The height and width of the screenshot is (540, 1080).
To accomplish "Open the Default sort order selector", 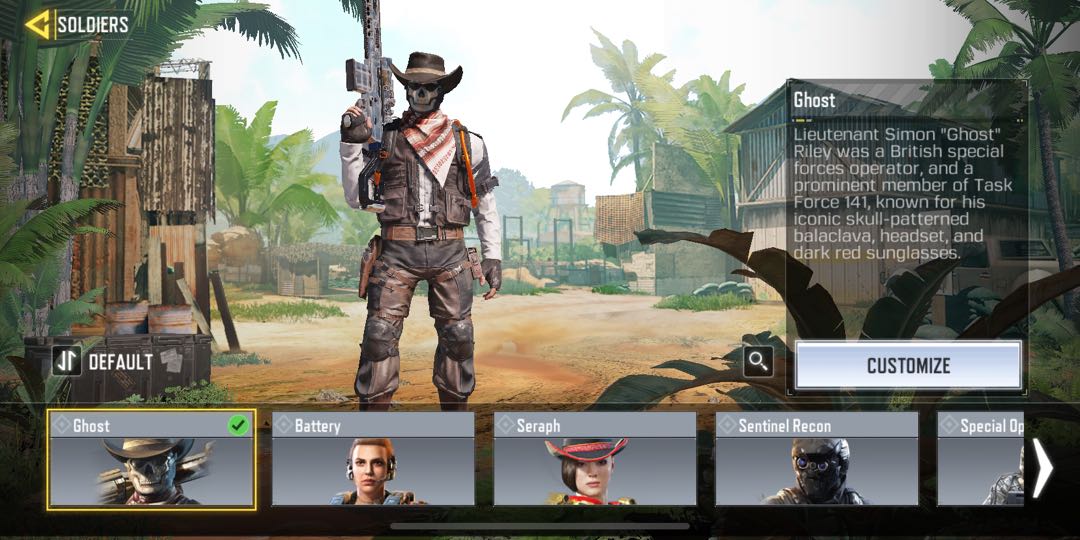I will tap(104, 361).
